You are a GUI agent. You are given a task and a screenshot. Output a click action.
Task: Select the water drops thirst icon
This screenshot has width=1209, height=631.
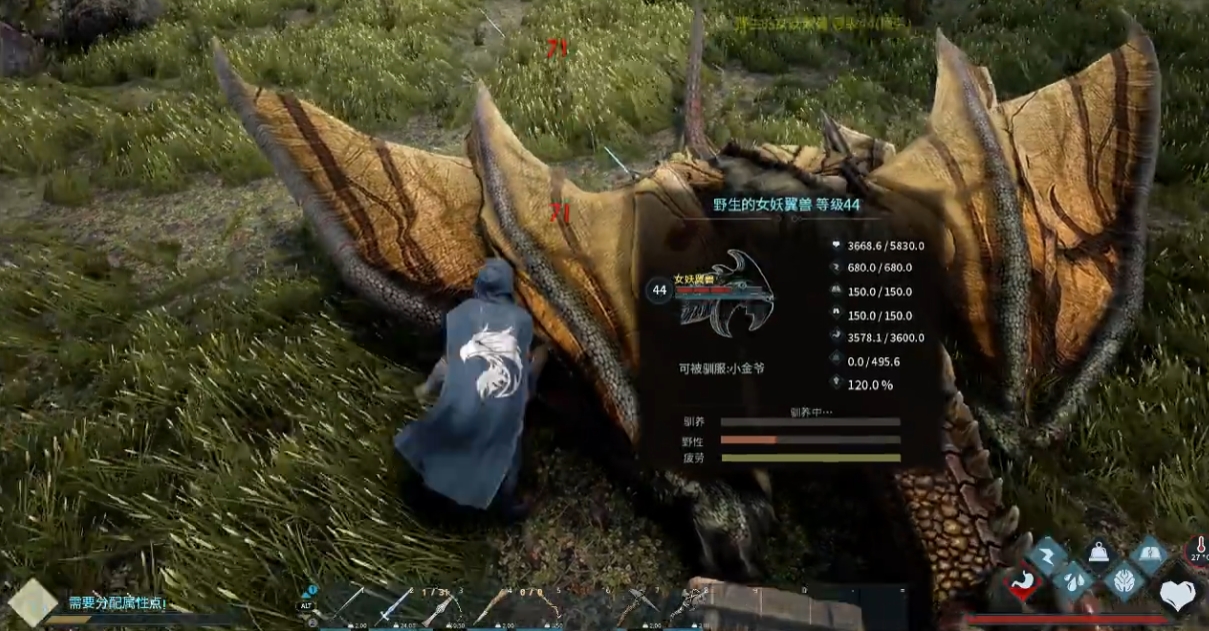(1075, 582)
